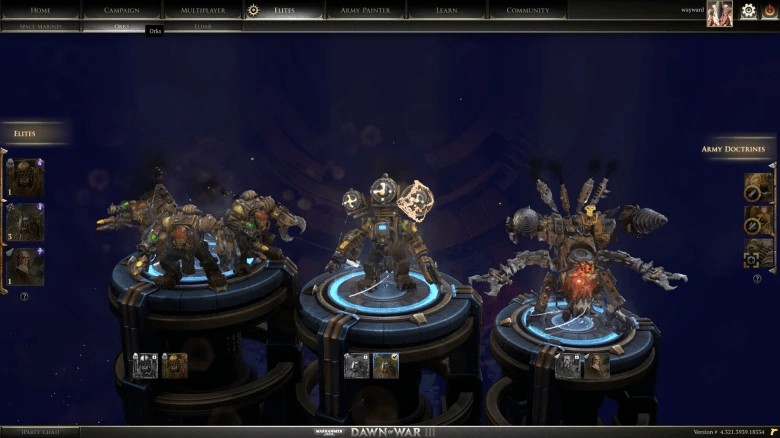Image resolution: width=780 pixels, height=438 pixels.
Task: Open the Army Painter
Action: point(365,10)
